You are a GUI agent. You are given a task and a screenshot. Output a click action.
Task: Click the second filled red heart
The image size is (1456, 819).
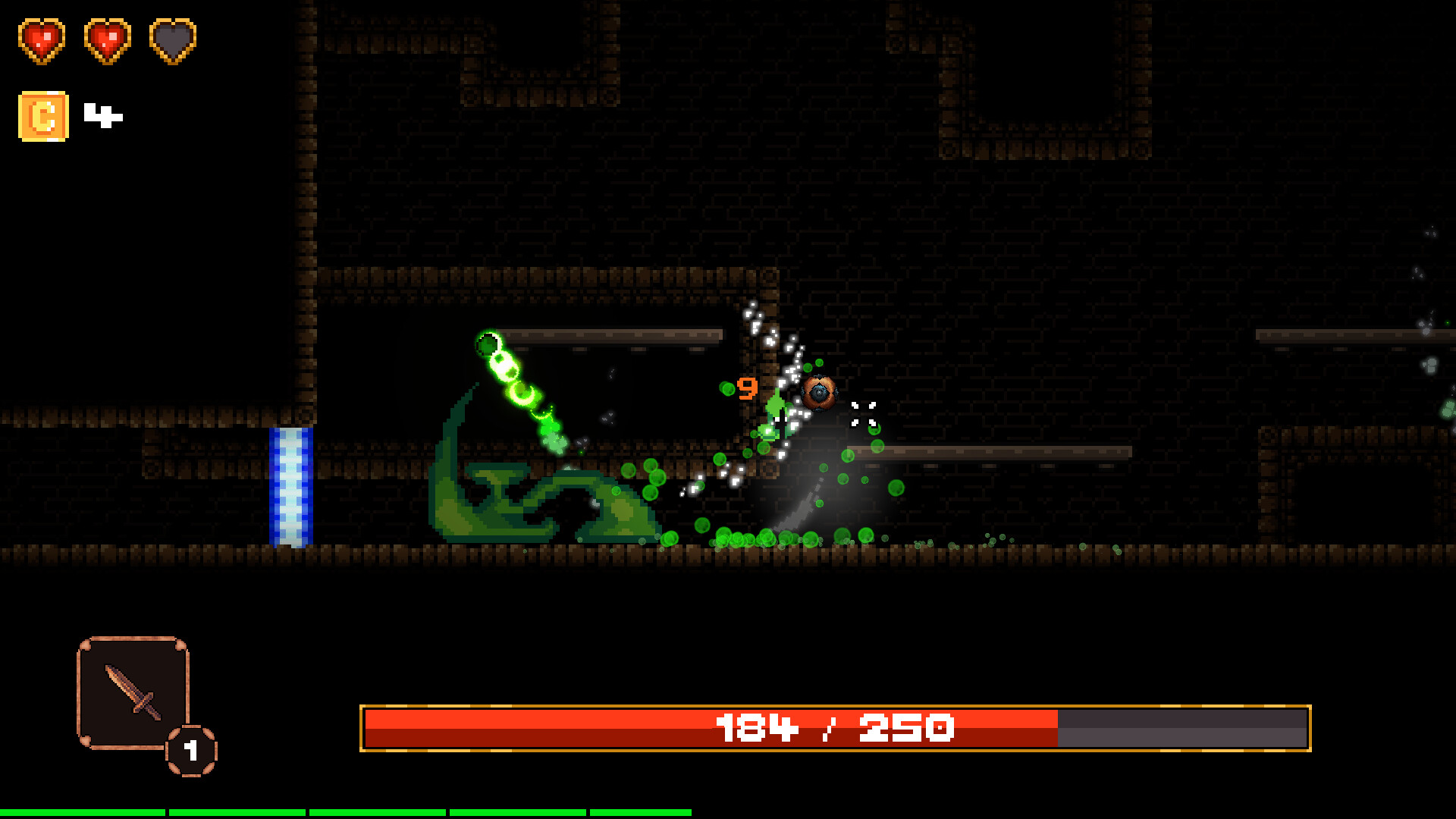click(x=106, y=40)
